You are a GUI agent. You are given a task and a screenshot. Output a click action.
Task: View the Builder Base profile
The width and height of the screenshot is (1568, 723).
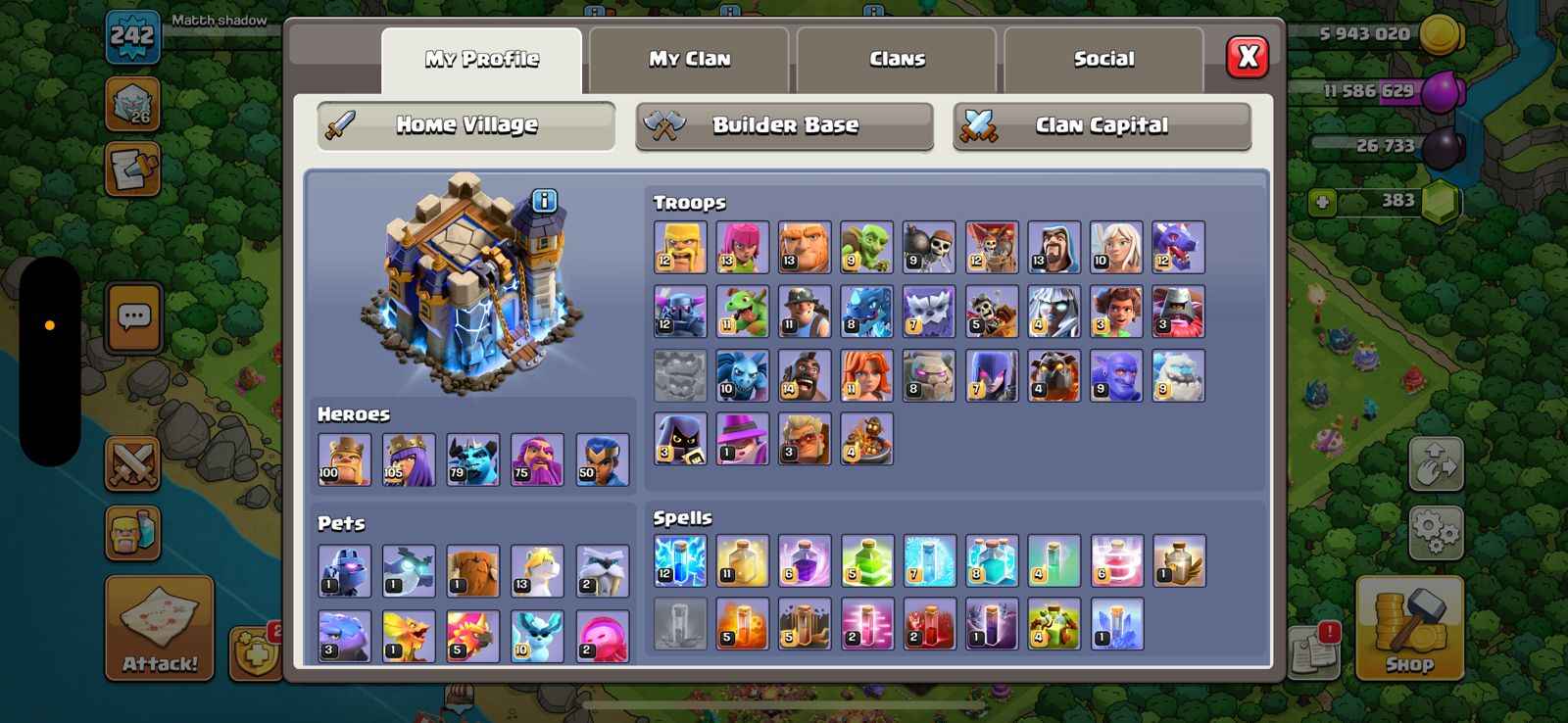tap(784, 125)
